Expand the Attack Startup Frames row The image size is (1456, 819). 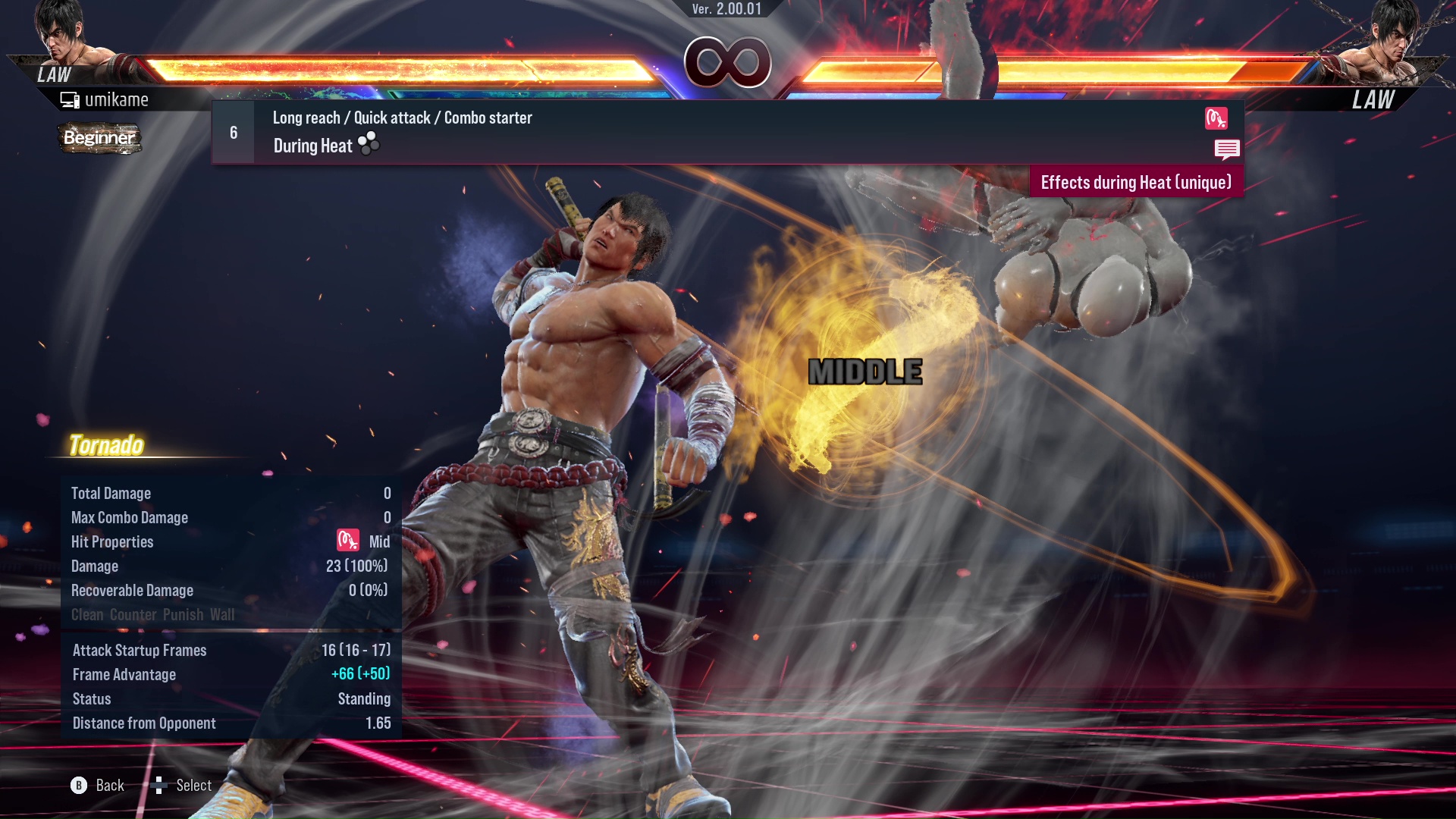click(140, 650)
